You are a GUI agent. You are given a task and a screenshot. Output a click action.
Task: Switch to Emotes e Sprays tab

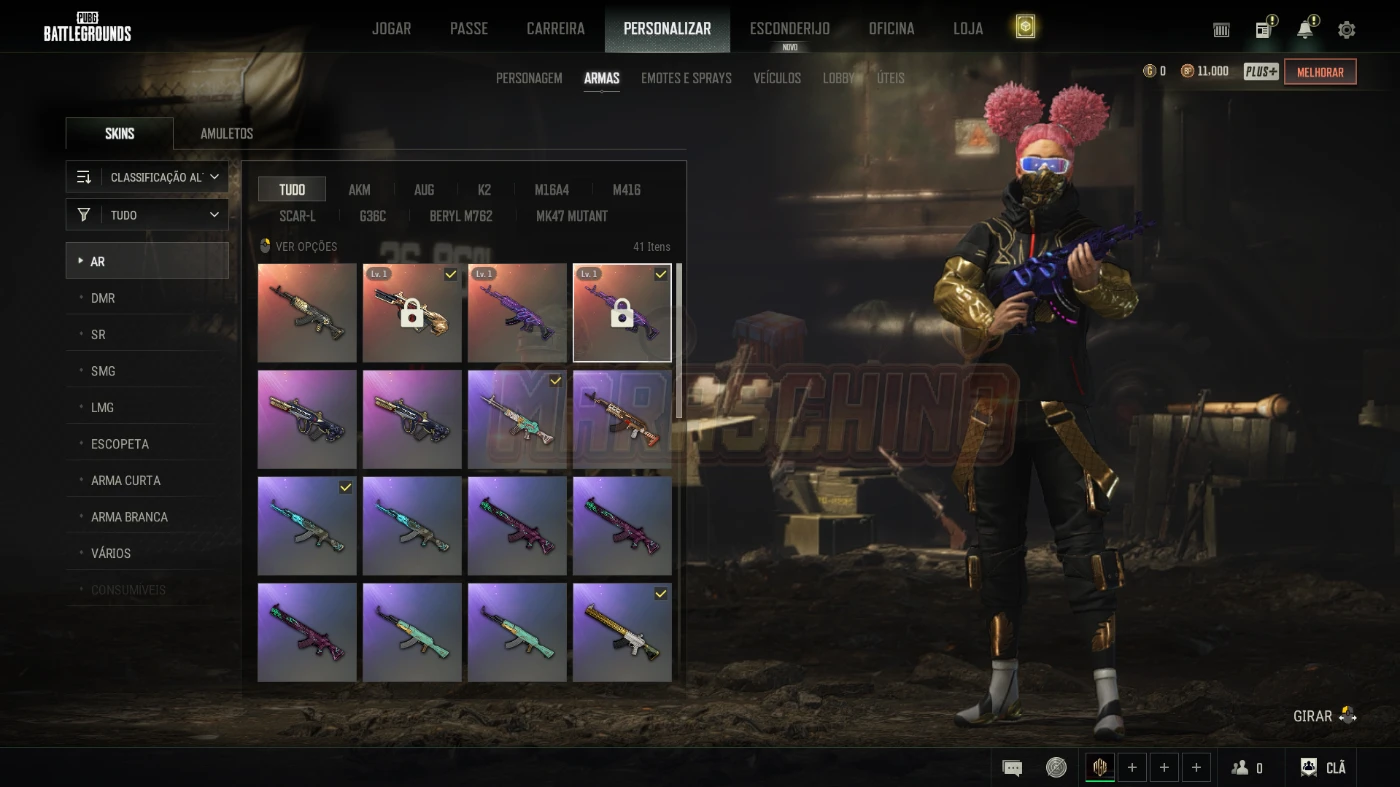(686, 78)
